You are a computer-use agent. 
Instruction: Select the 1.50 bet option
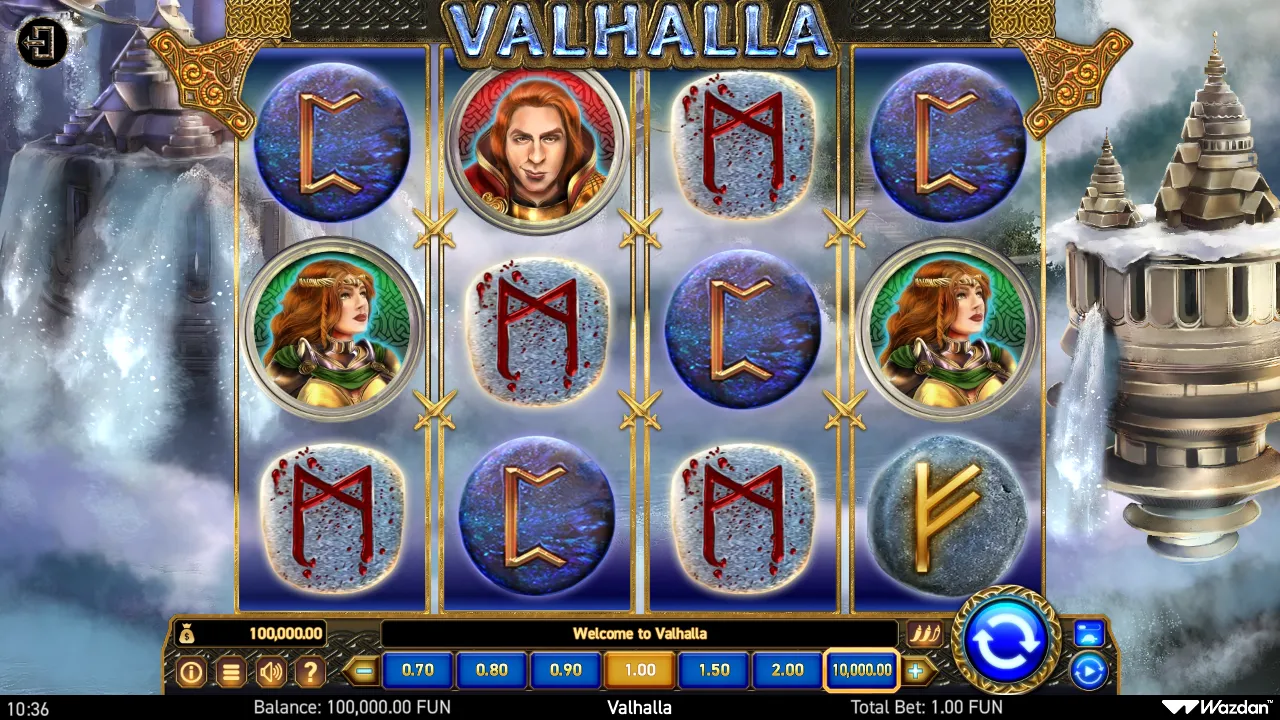click(x=713, y=670)
